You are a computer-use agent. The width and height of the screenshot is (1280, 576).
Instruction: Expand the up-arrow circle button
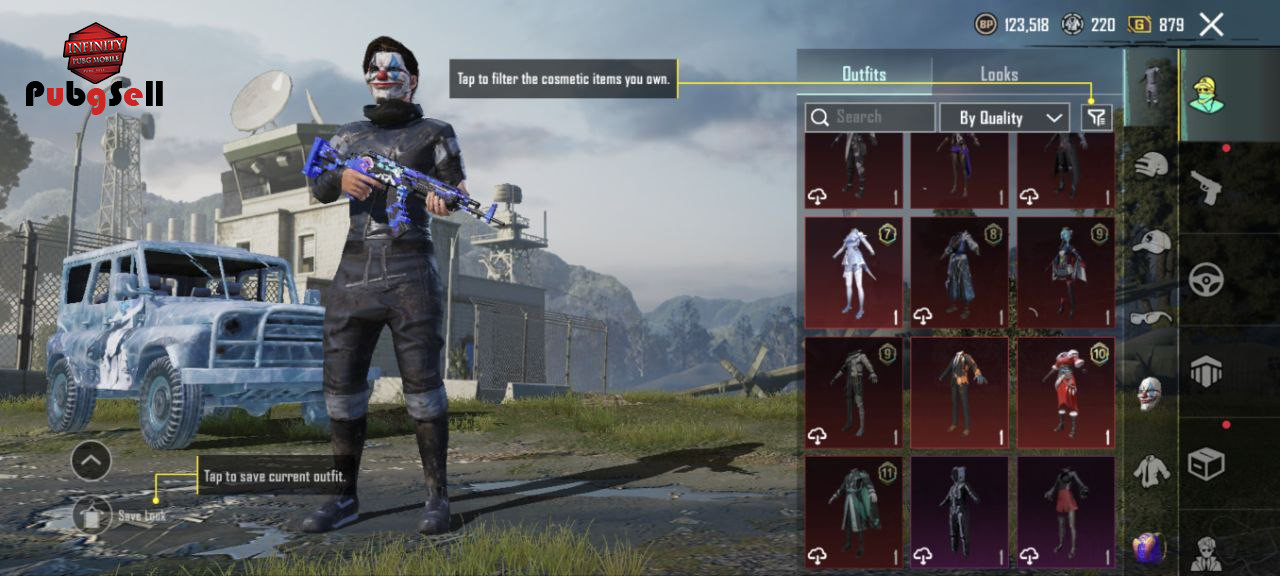point(91,461)
